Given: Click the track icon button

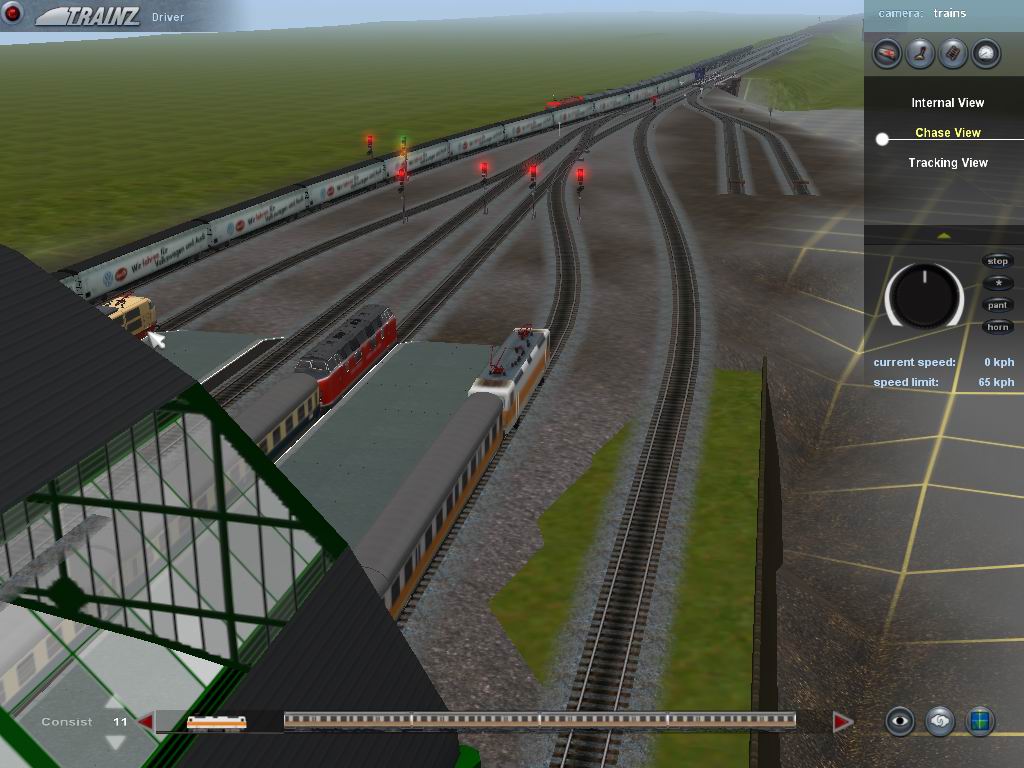Looking at the screenshot, I should coord(953,53).
